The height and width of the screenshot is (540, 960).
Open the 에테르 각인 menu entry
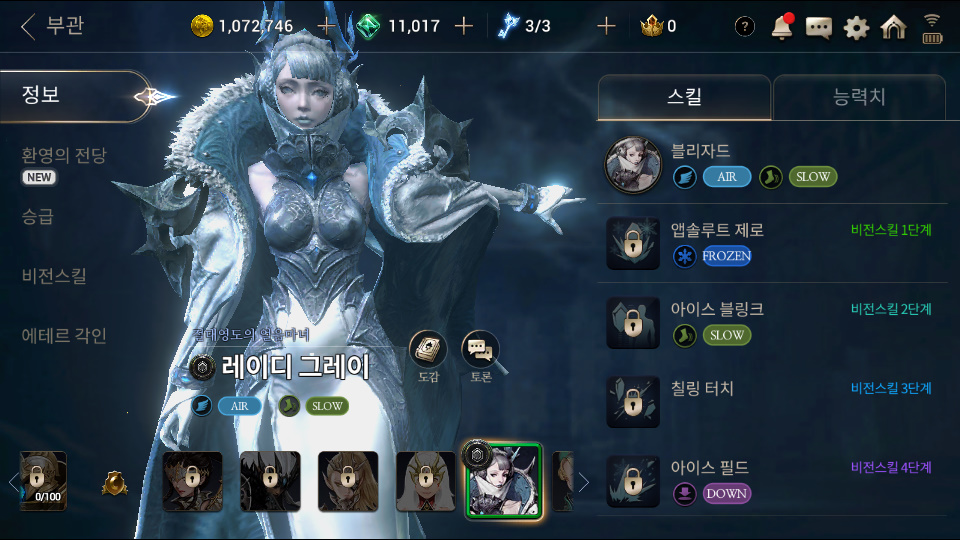point(64,336)
